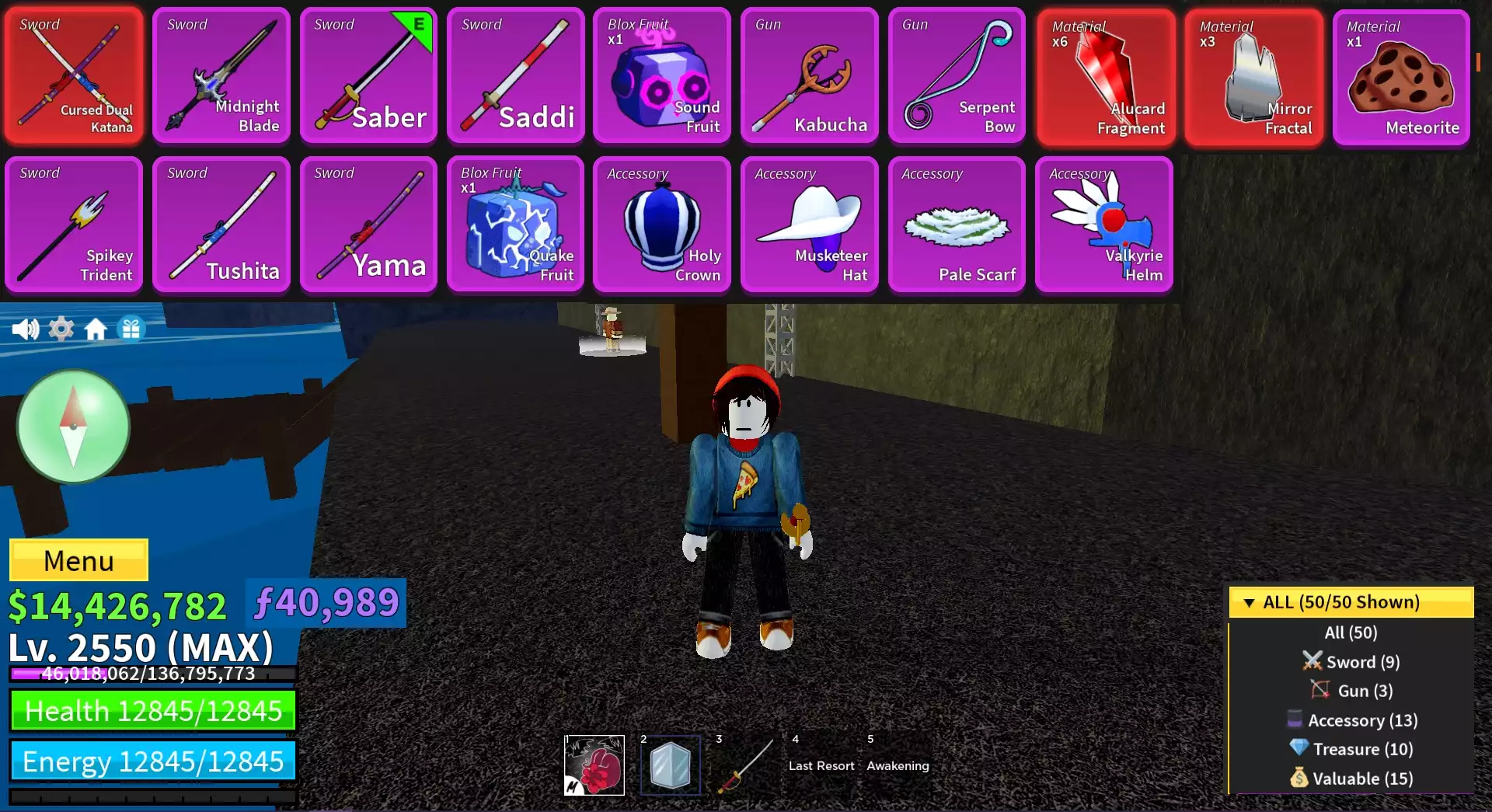Open the settings gear icon
Image resolution: width=1492 pixels, height=812 pixels.
pos(61,329)
